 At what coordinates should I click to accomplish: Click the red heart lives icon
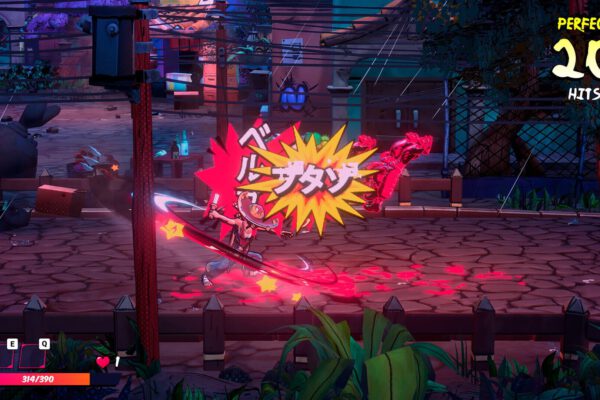coord(102,362)
